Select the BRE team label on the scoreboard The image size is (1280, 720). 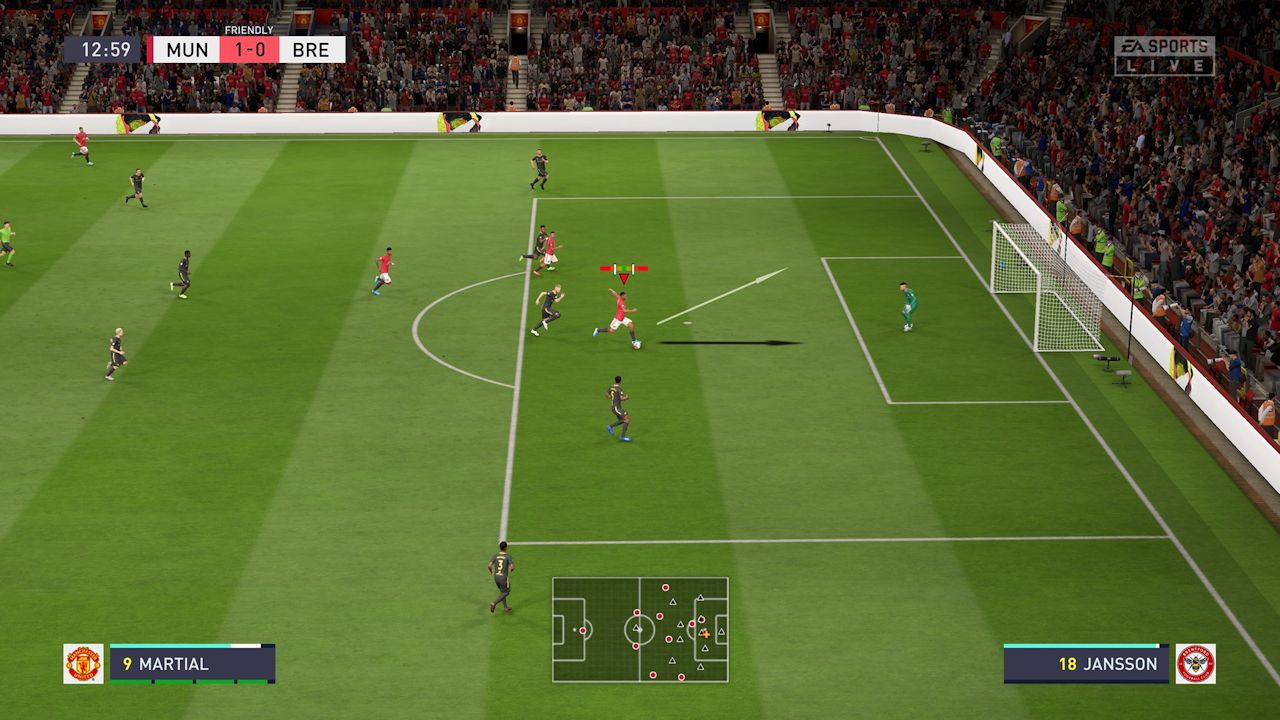(x=310, y=49)
